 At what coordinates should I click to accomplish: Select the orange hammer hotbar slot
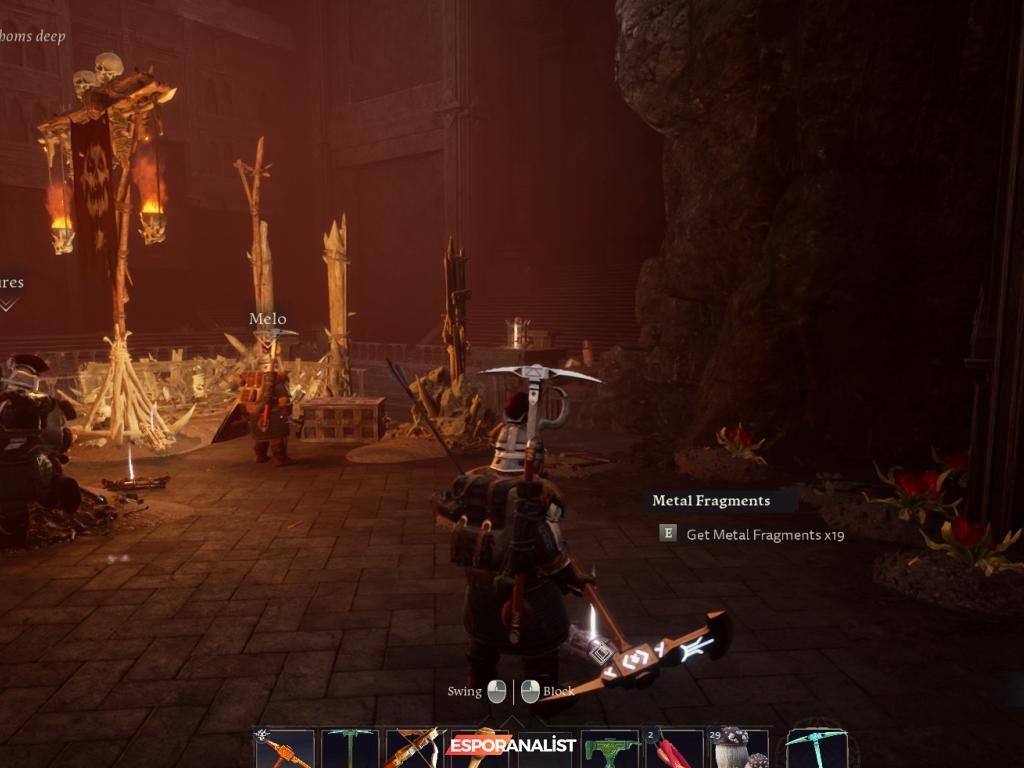click(284, 749)
